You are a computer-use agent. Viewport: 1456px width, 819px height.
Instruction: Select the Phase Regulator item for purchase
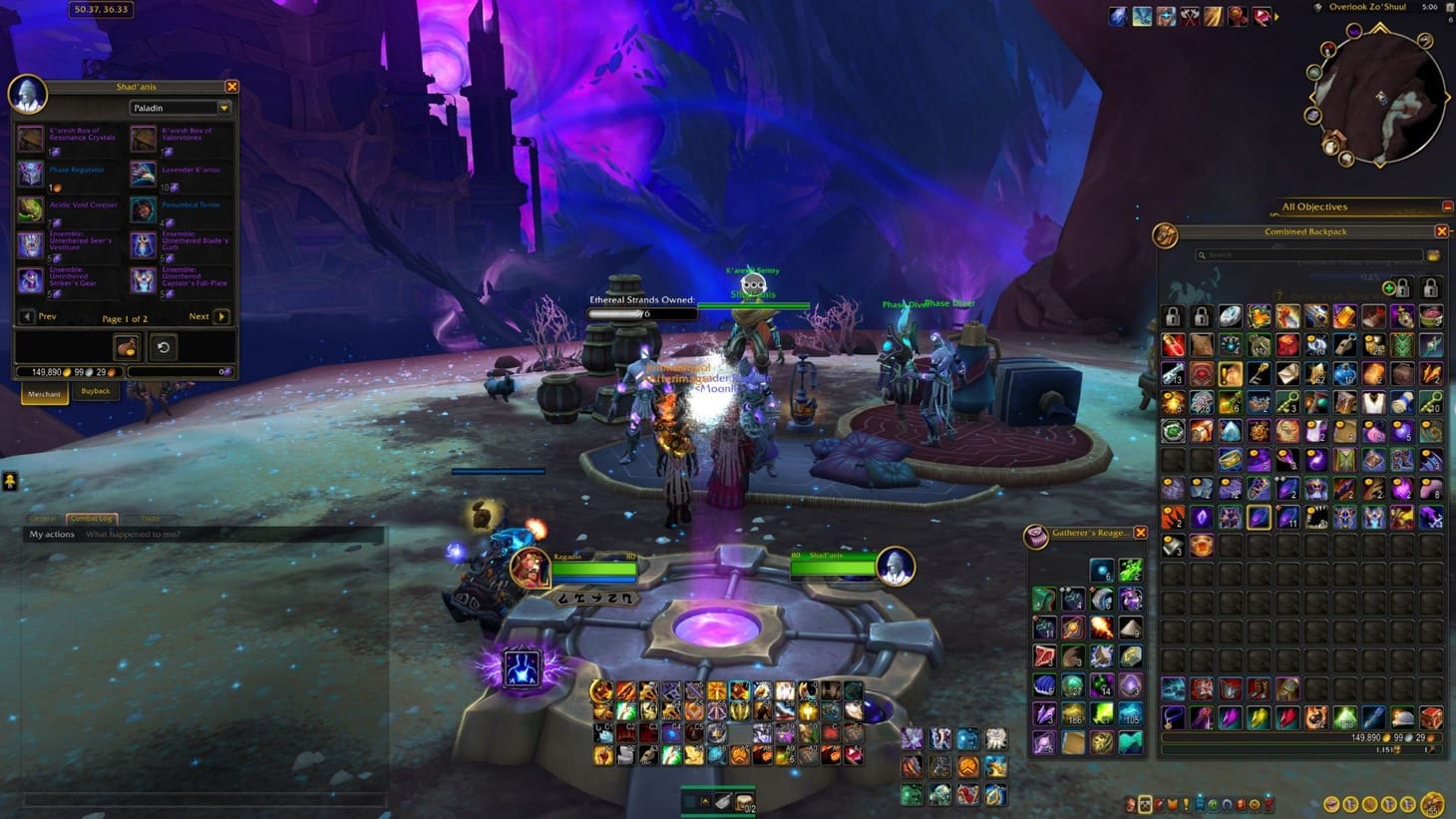click(x=30, y=173)
